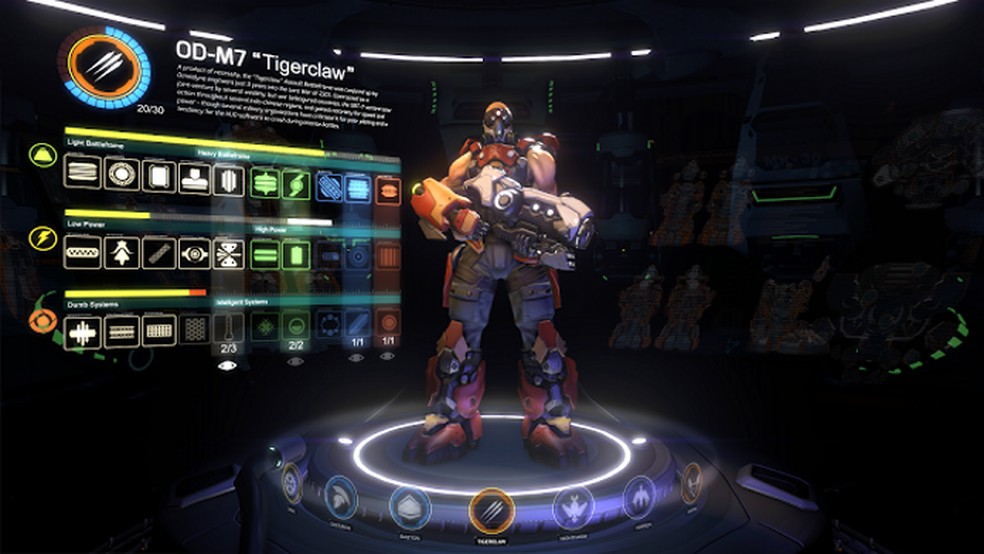Screen dimensions: 984x554
Task: Select the first Dumb Systems upgrade slot
Action: coord(82,331)
